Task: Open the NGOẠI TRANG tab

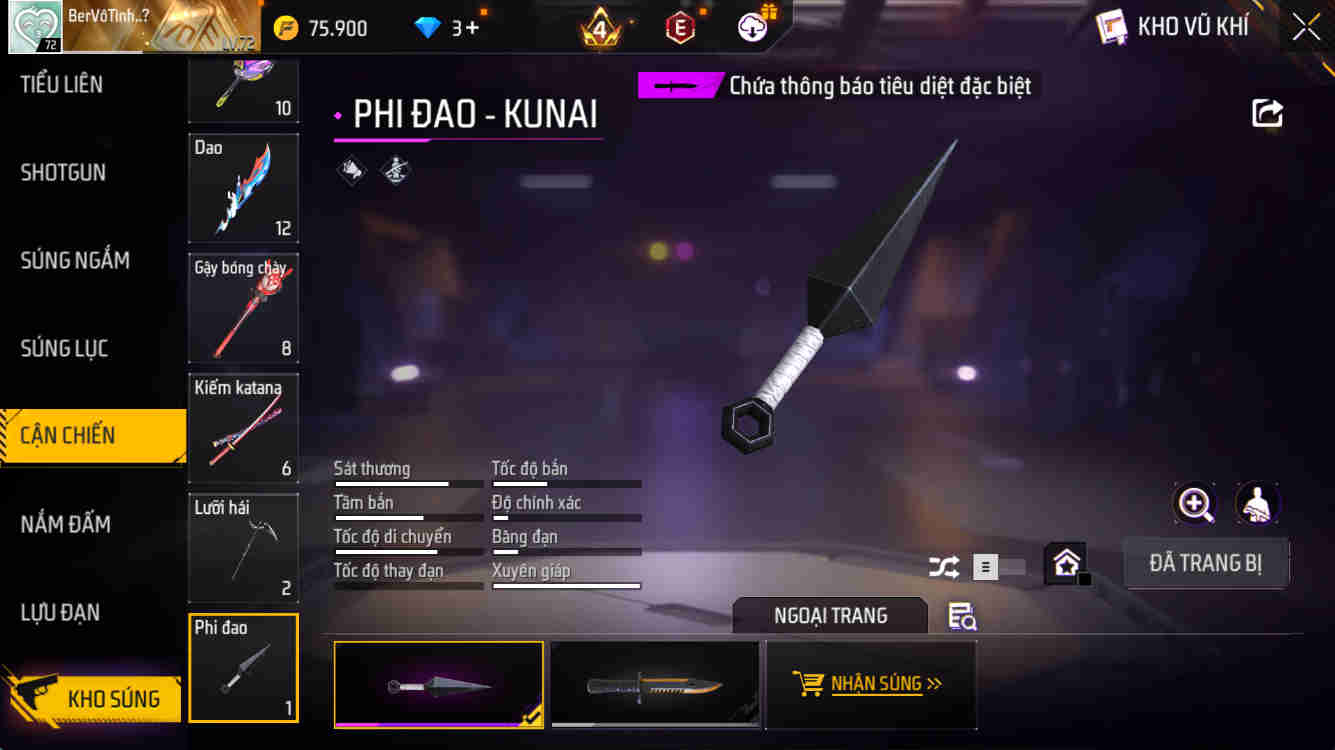Action: pos(830,616)
